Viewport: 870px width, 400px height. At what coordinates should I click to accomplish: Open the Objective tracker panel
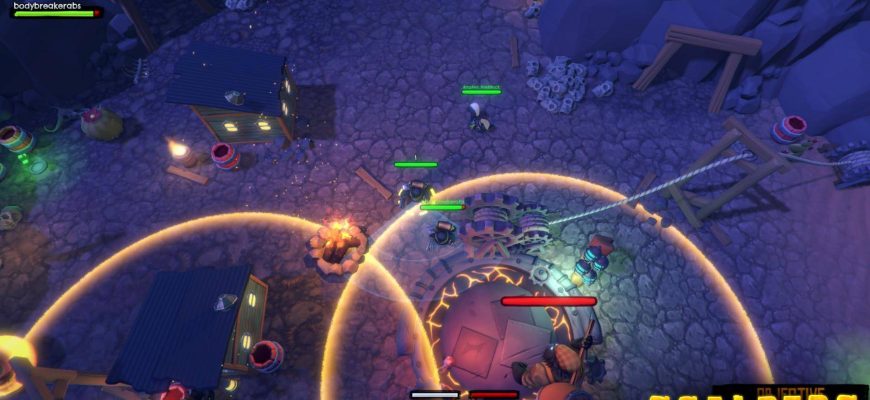(790, 391)
